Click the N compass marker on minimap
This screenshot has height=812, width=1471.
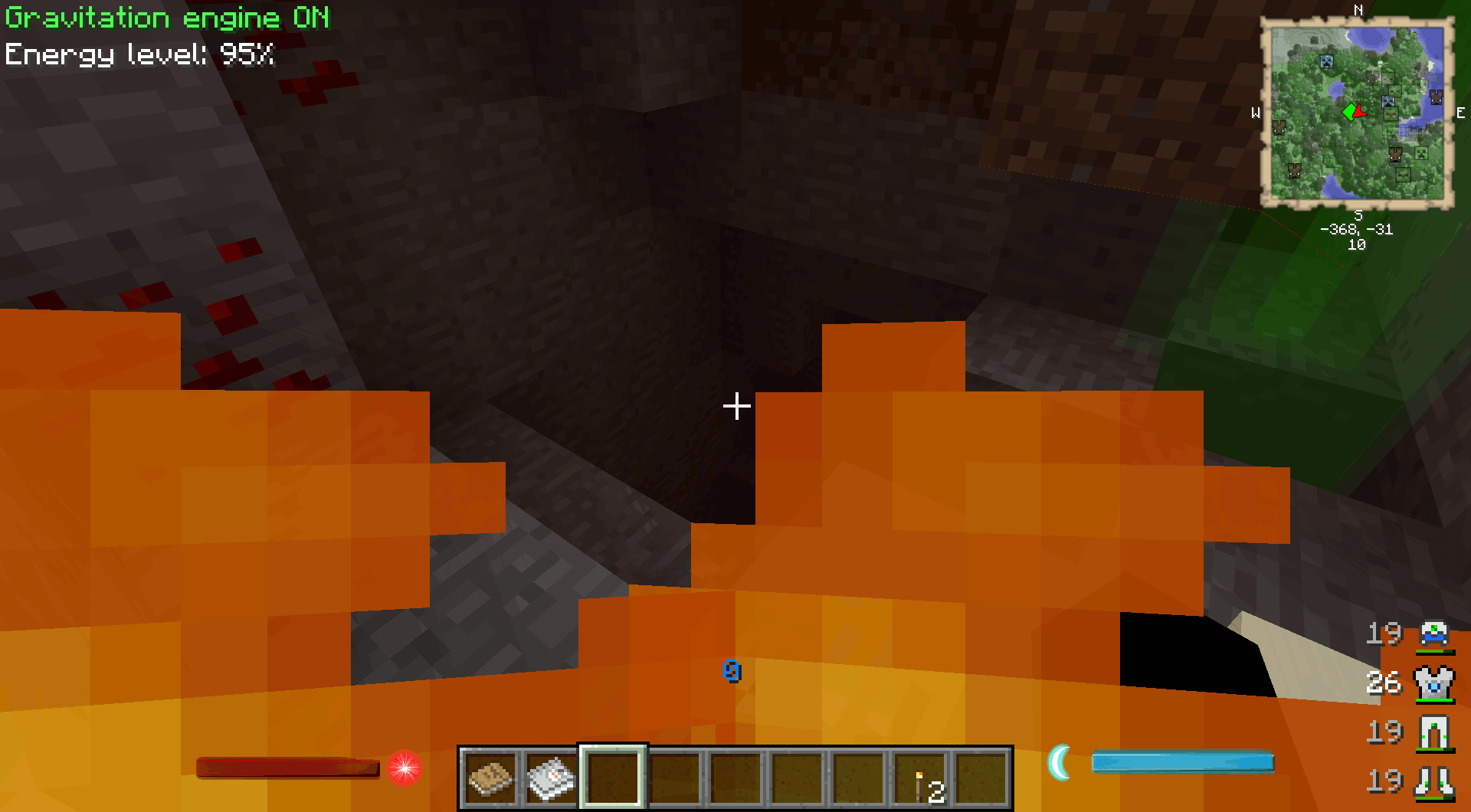tap(1358, 11)
